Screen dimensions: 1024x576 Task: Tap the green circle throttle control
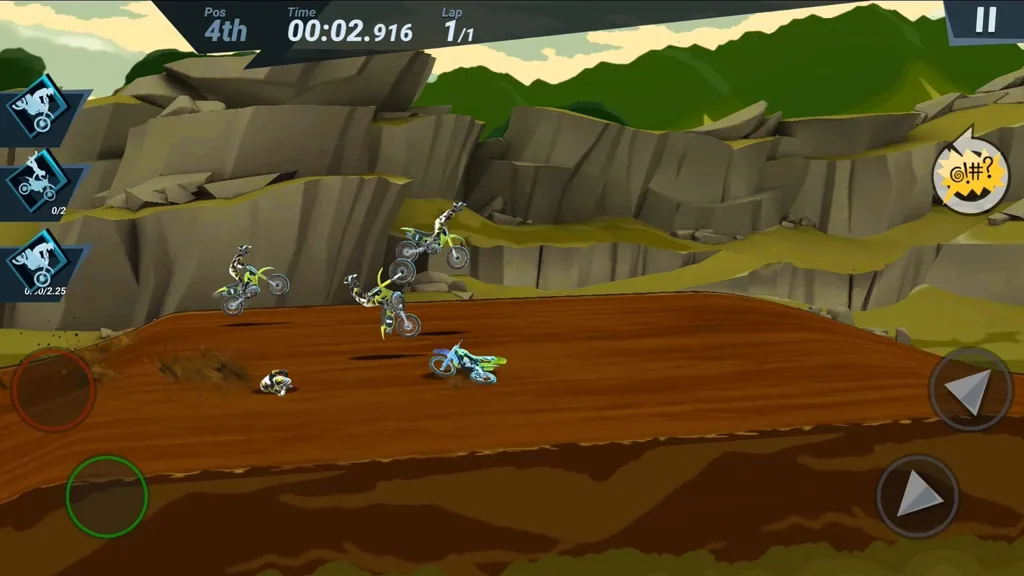point(107,496)
